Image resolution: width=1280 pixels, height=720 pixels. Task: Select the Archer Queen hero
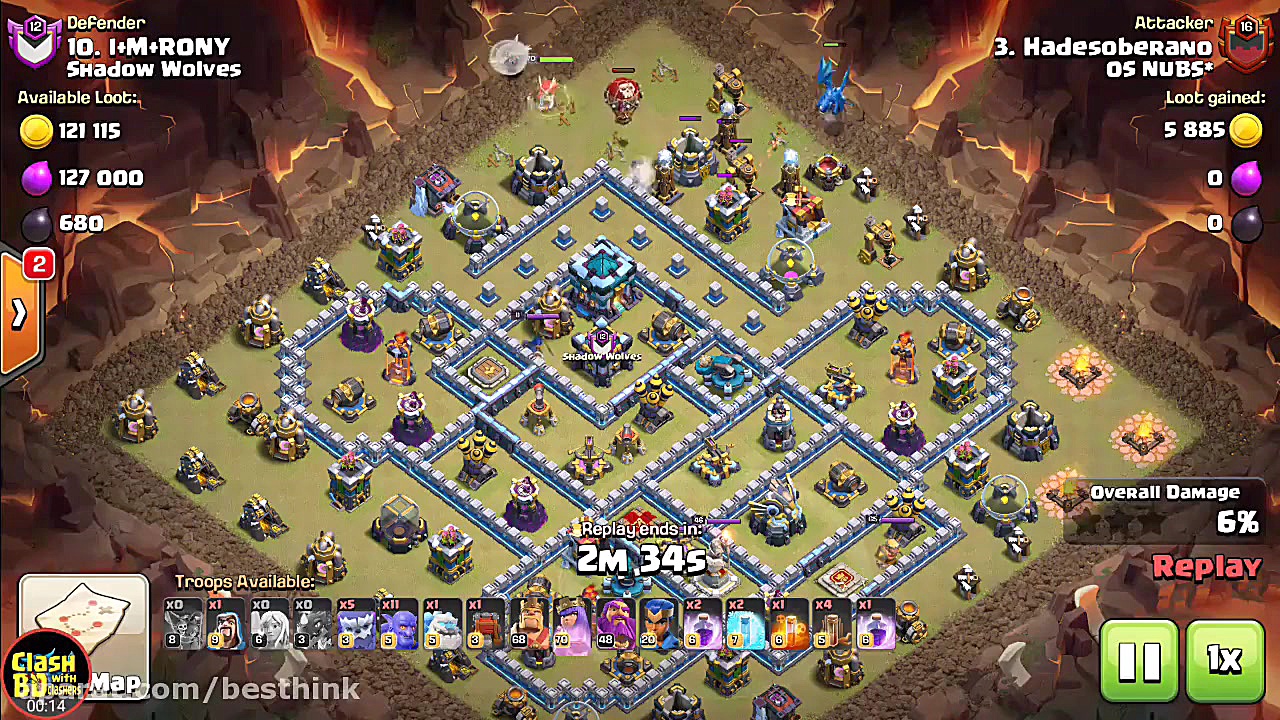(x=573, y=624)
